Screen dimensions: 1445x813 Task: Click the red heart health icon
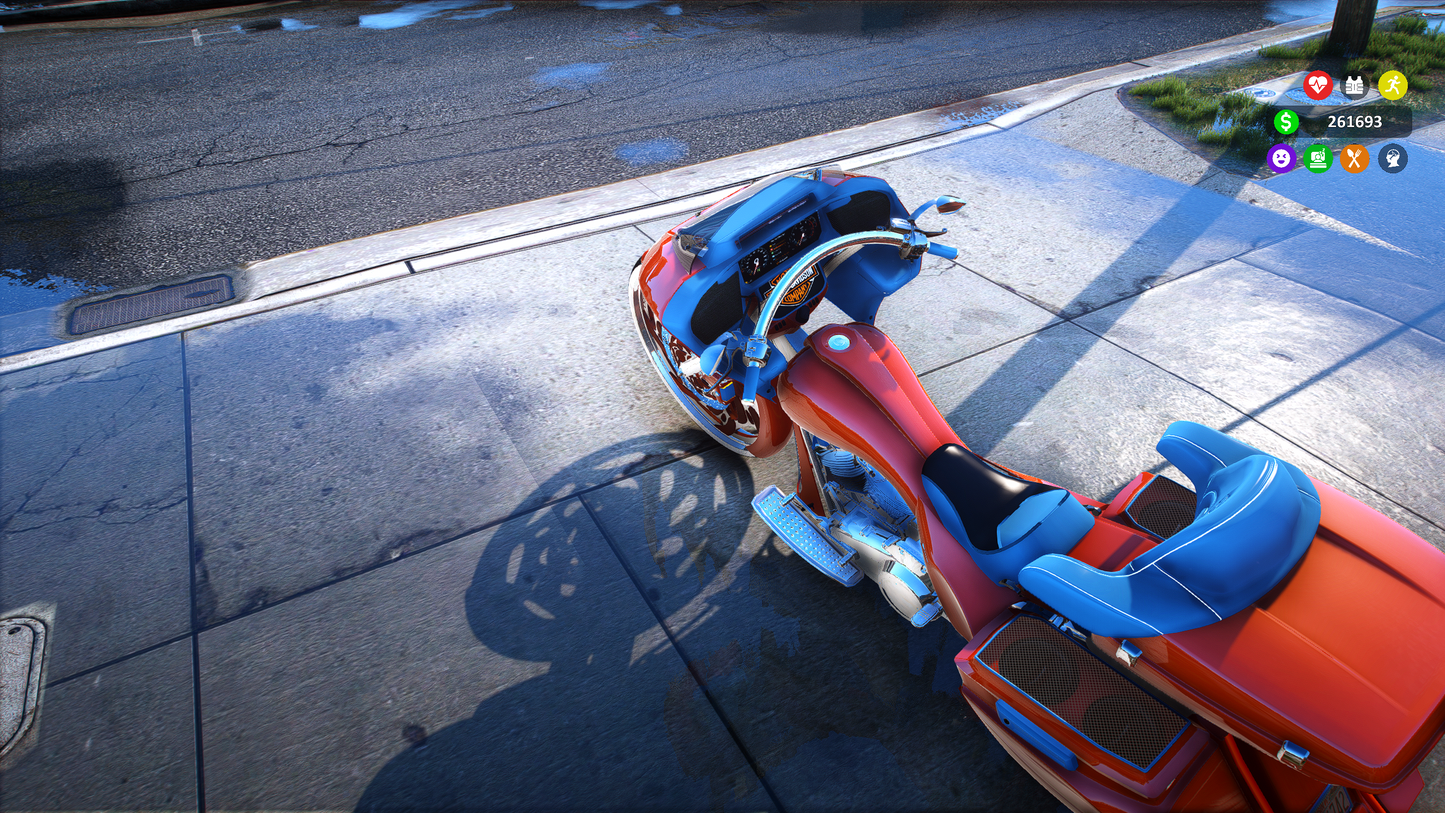(1318, 85)
